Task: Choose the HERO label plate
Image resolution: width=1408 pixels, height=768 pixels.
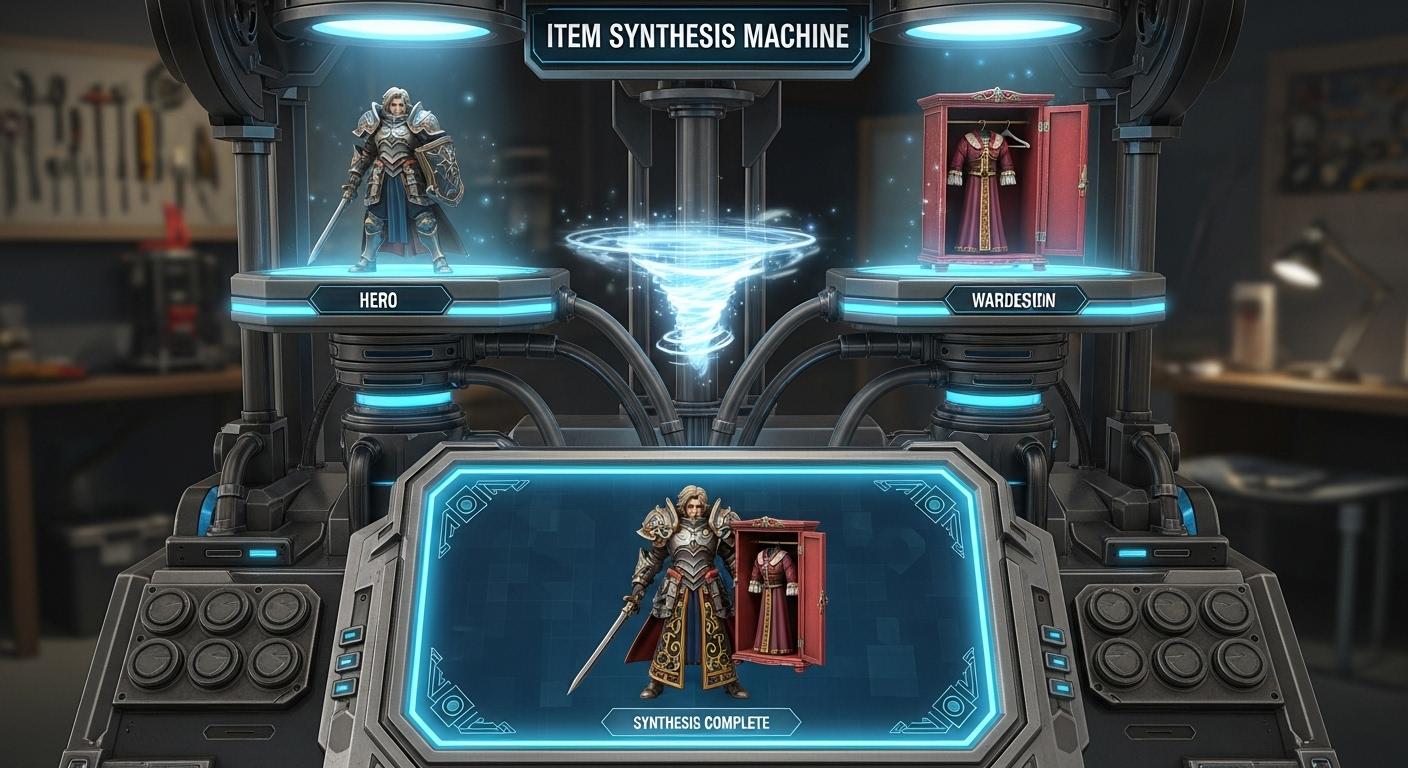Action: click(x=378, y=299)
